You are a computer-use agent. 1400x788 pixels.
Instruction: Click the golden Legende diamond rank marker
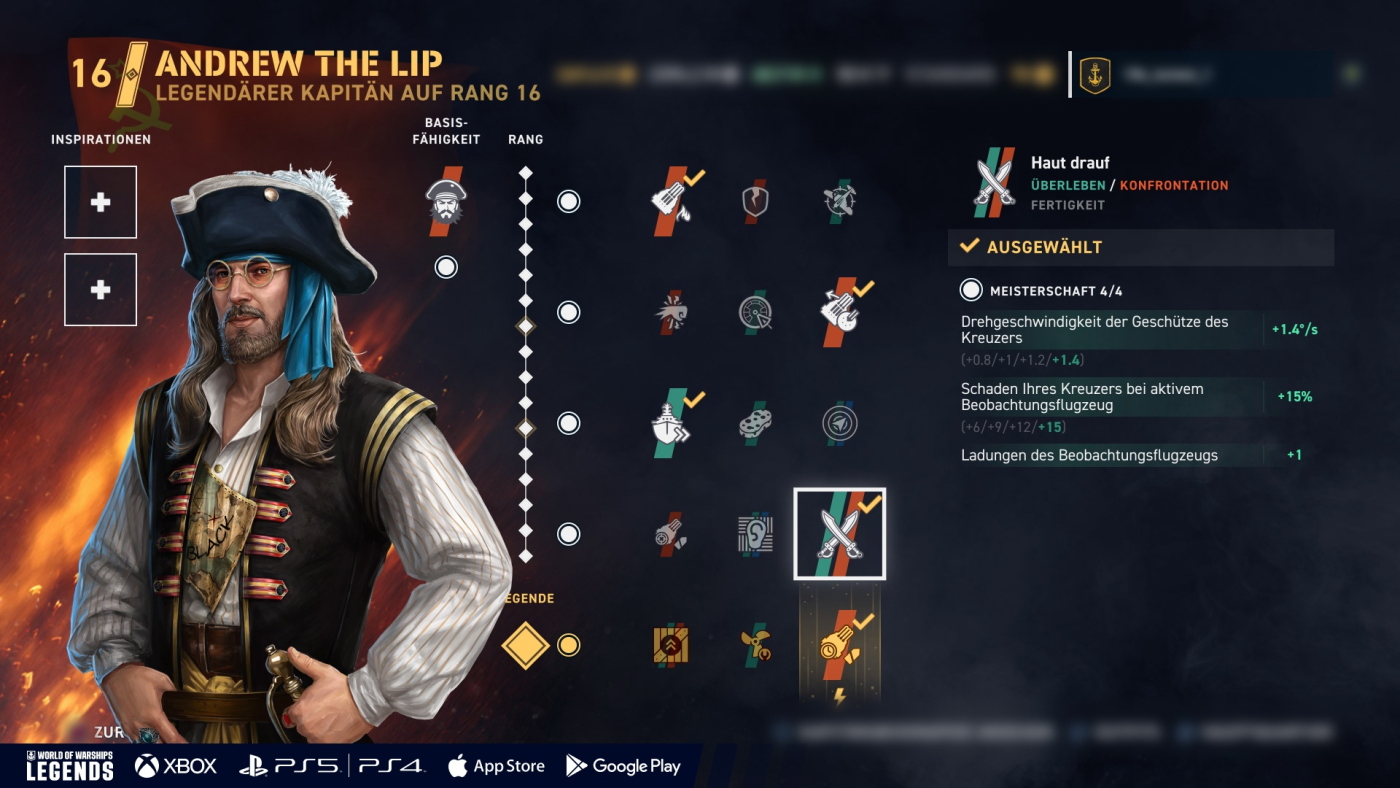[526, 645]
